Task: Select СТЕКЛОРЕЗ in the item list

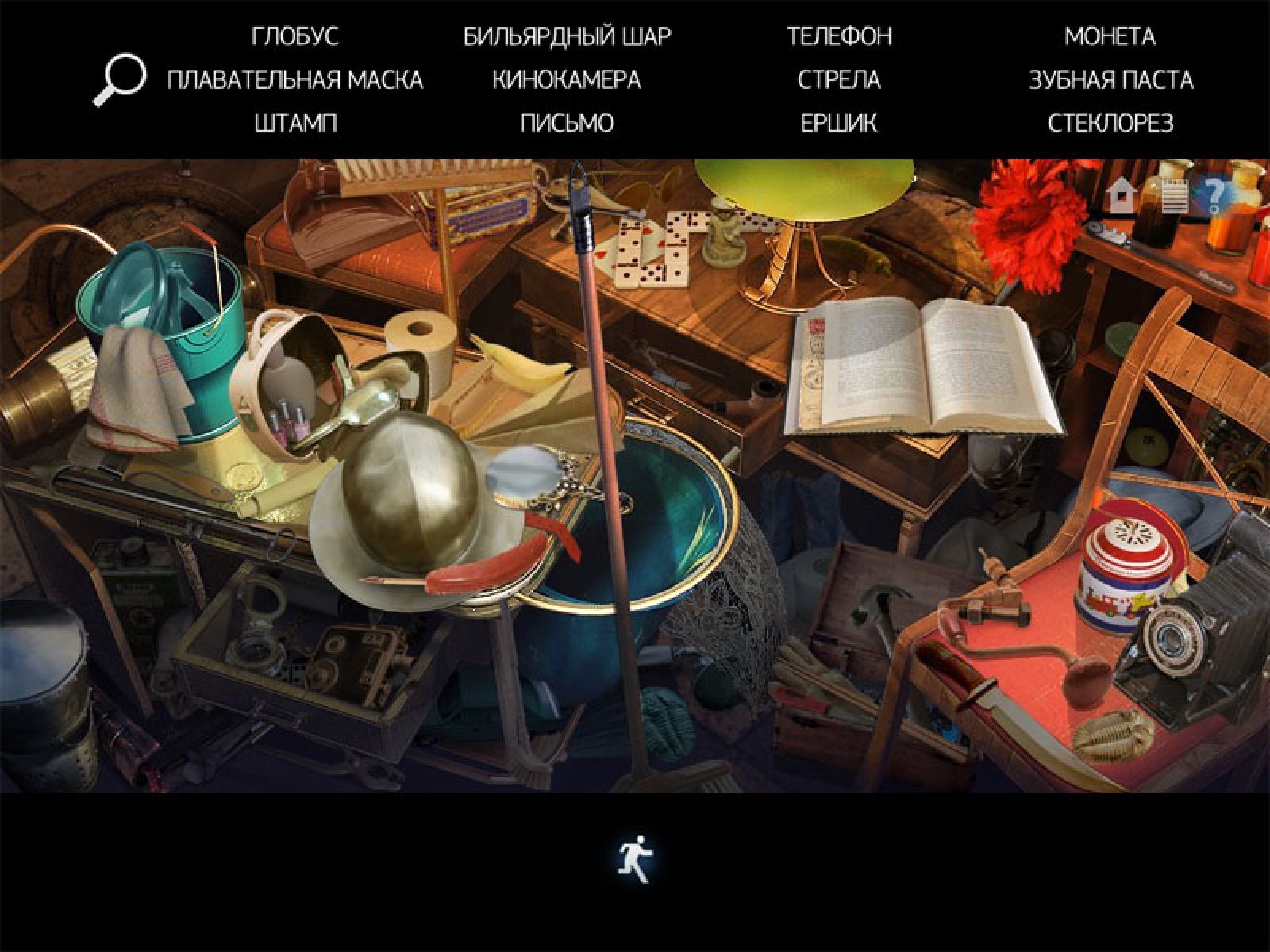Action: 1110,123
